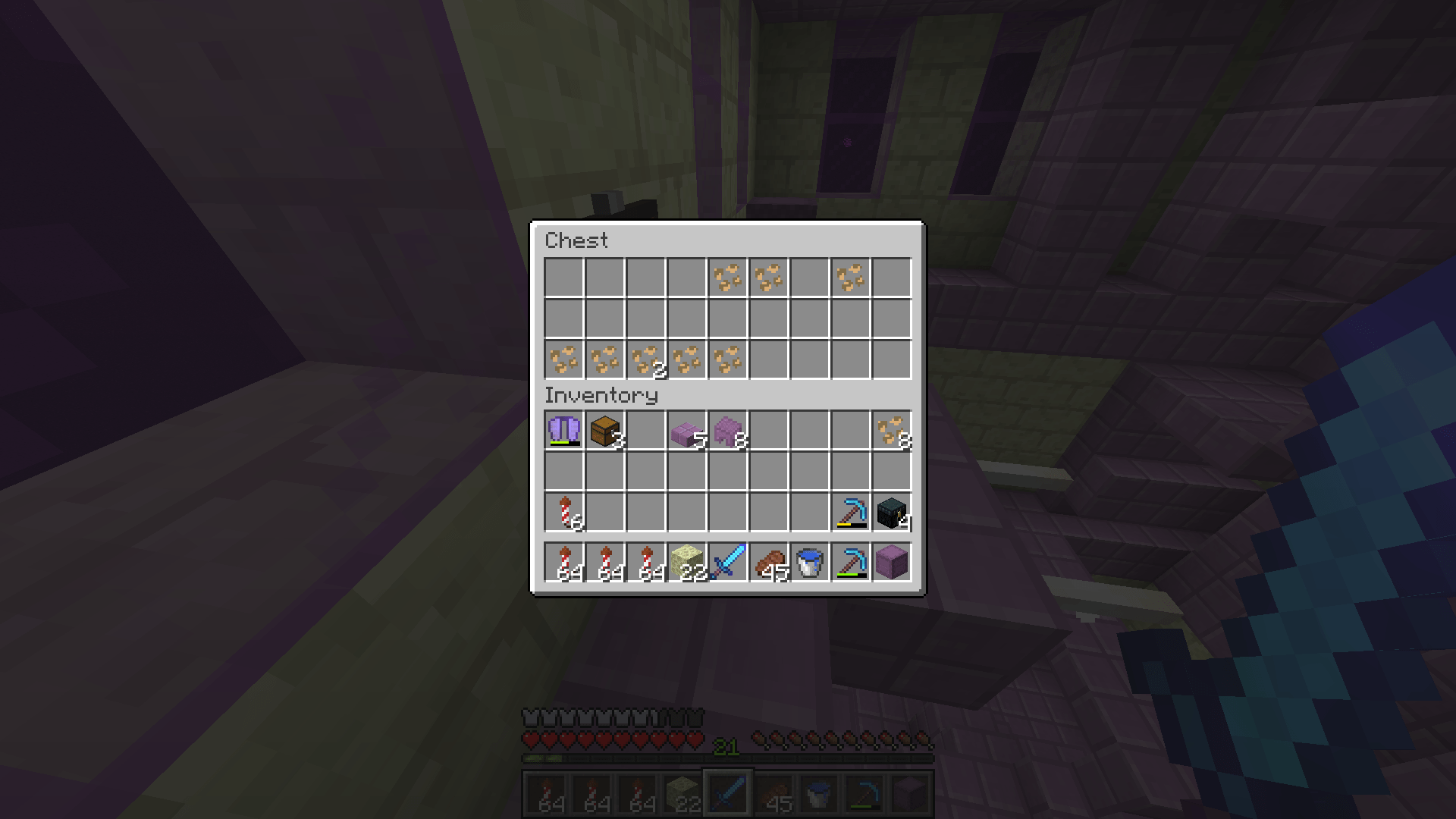Take the stack of 45 cooked porkchops

pos(767,561)
